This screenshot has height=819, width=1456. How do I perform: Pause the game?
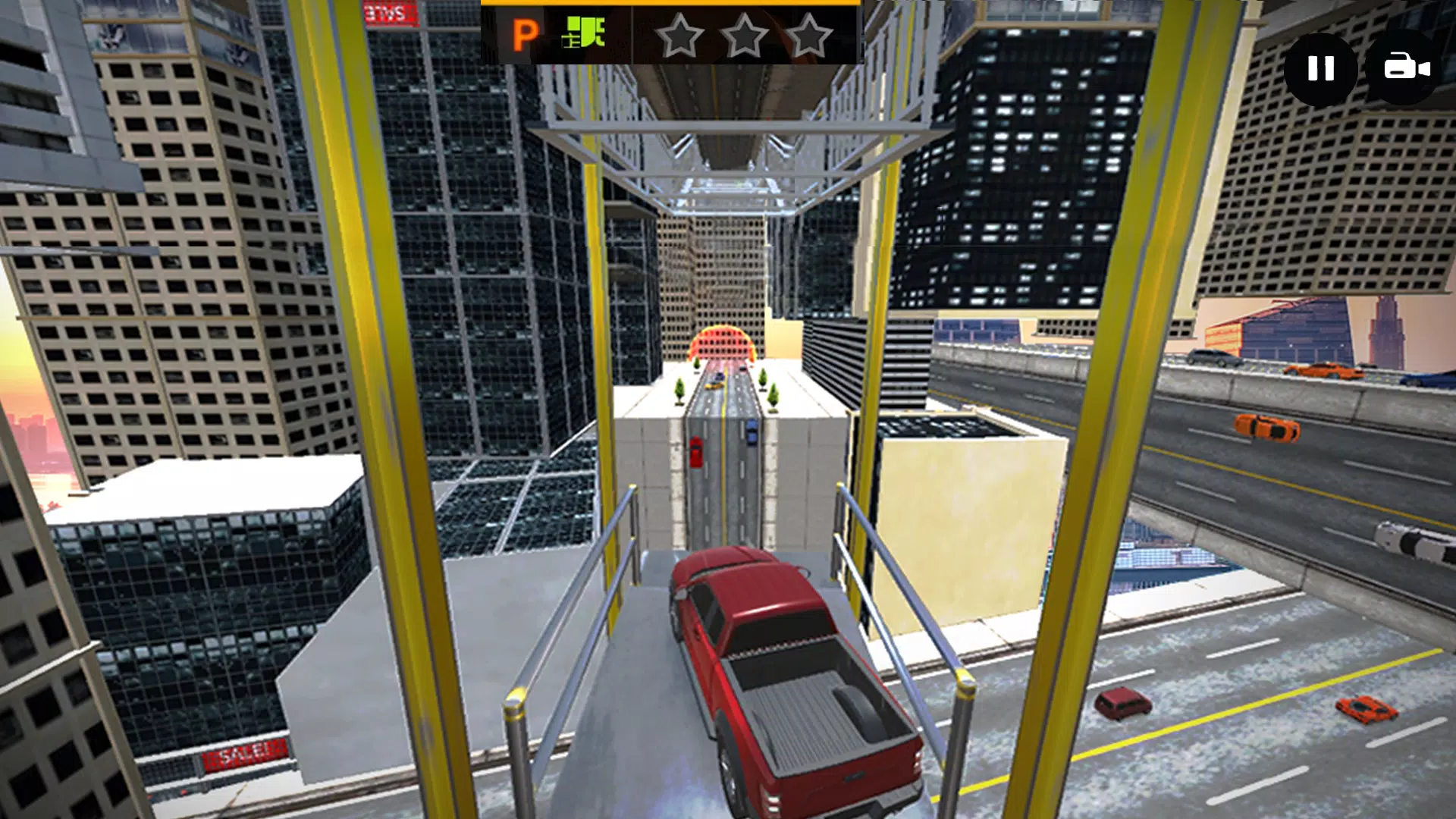click(1320, 69)
